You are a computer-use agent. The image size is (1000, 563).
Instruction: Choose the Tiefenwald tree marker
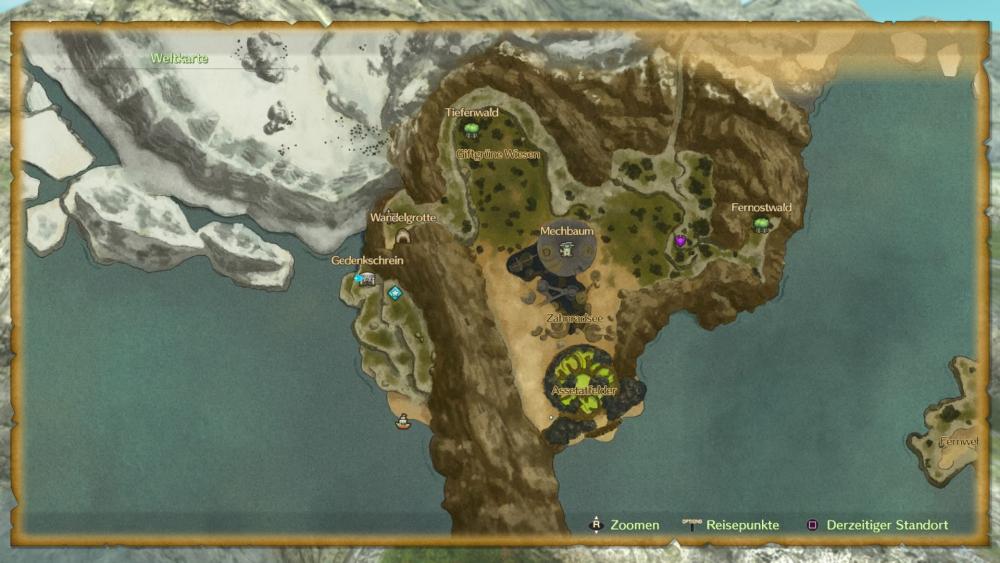(x=471, y=129)
